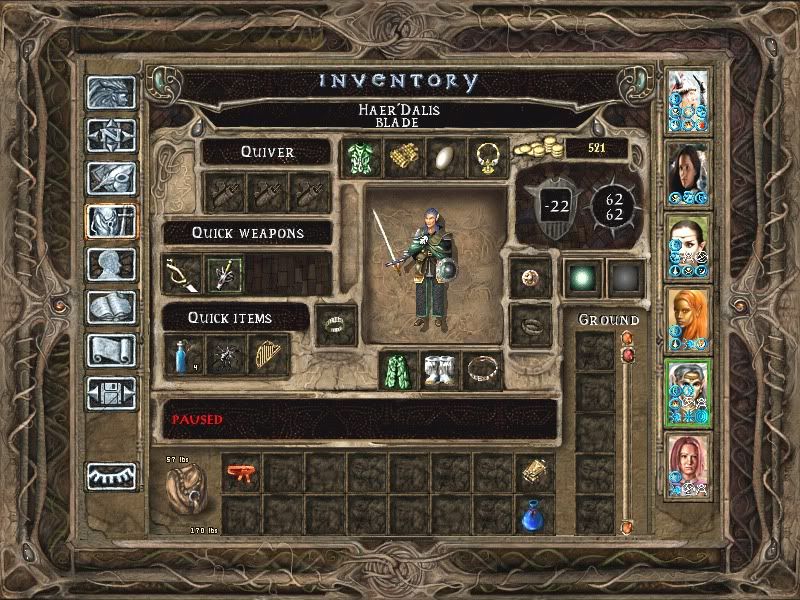Image resolution: width=800 pixels, height=600 pixels.
Task: Select the orange crossbow in the backpack
Action: click(241, 471)
